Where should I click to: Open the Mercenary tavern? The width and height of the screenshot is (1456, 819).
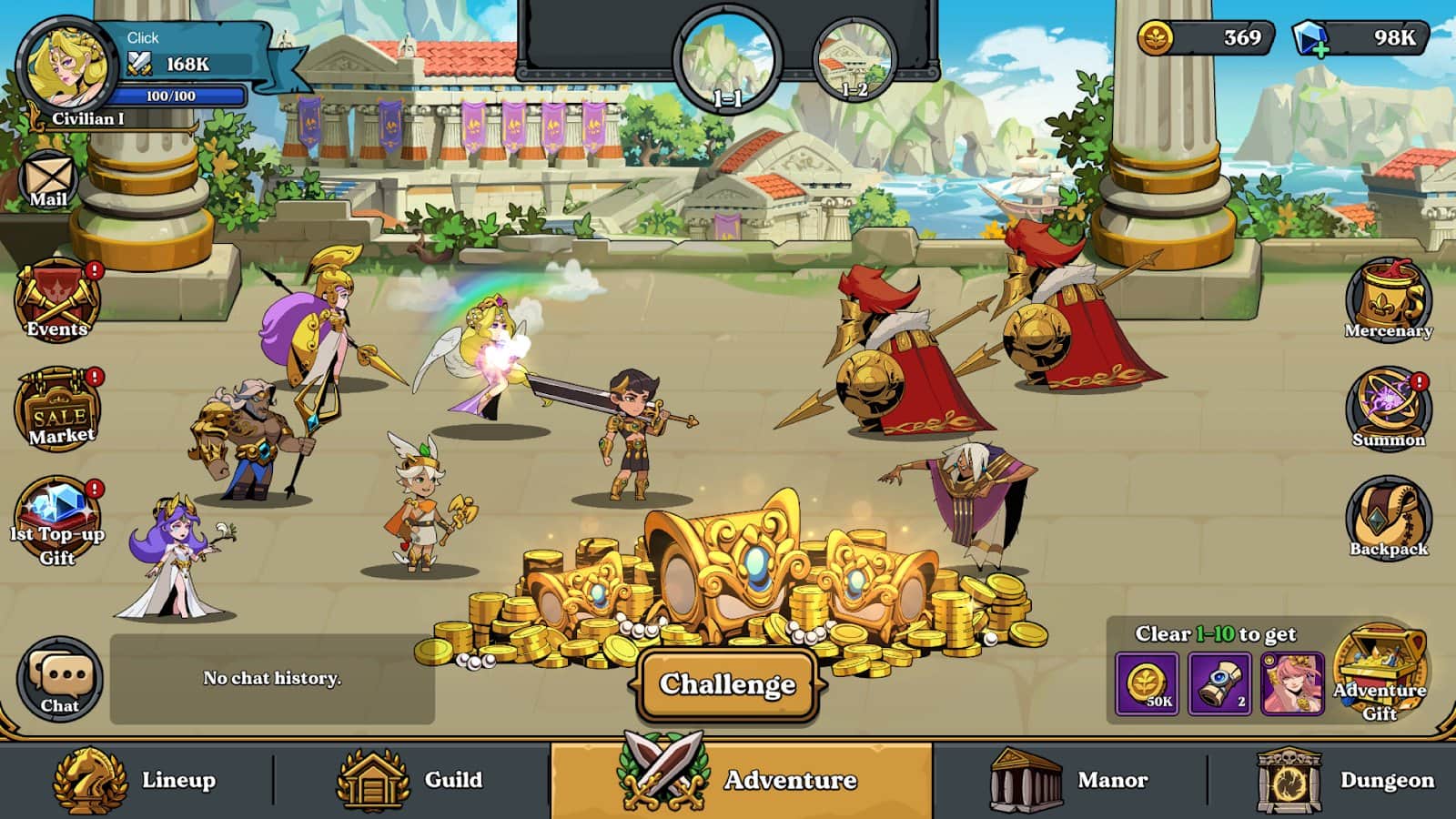click(x=1388, y=302)
